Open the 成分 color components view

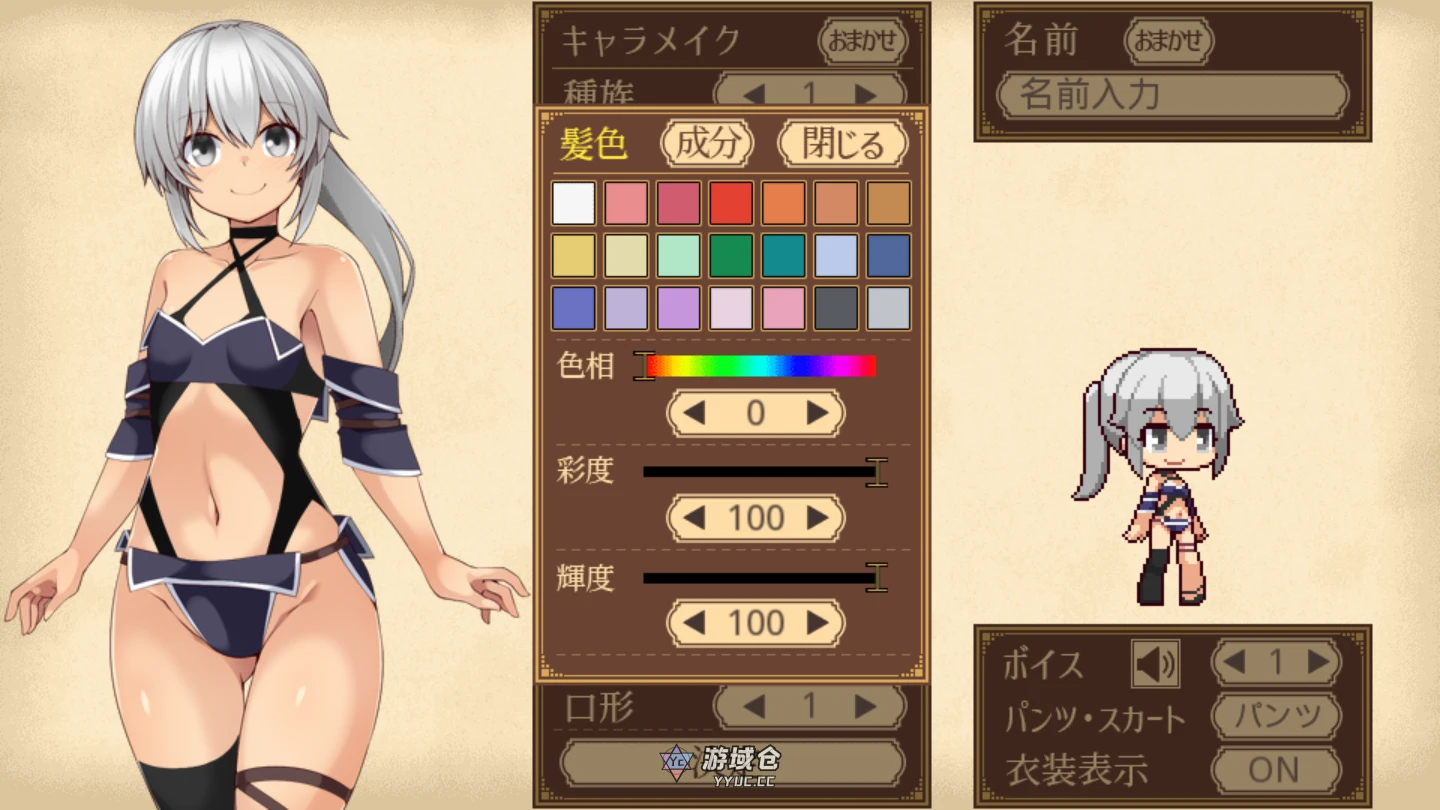click(x=707, y=144)
